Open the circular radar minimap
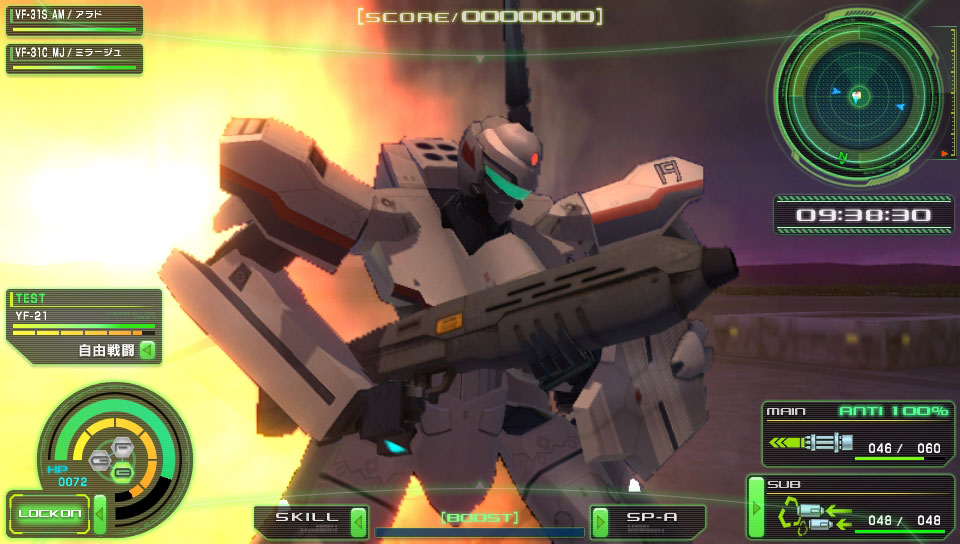The width and height of the screenshot is (960, 544). [x=857, y=96]
